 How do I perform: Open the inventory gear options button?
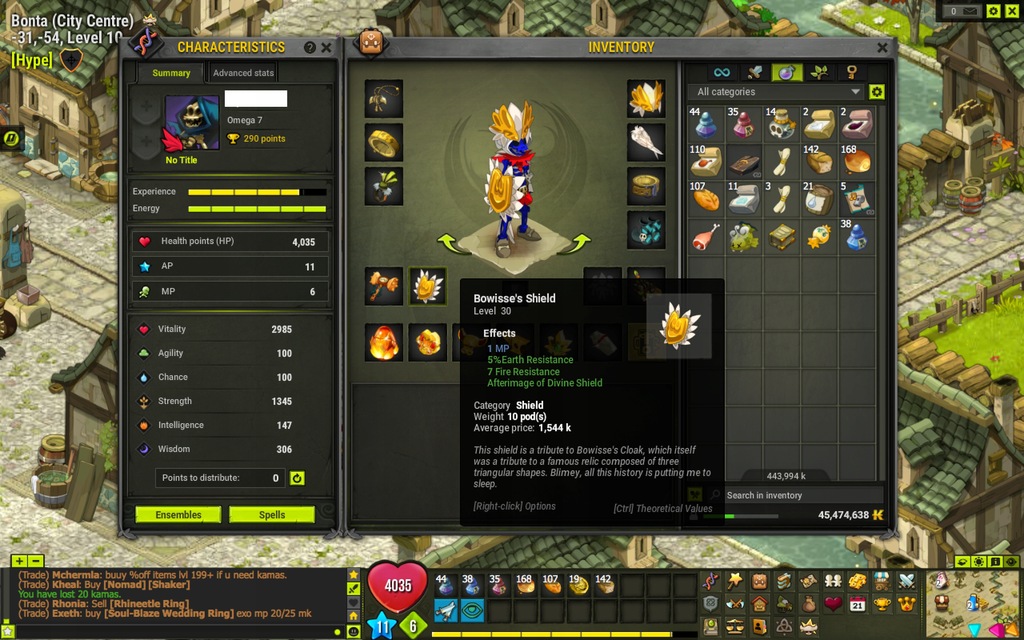(877, 92)
